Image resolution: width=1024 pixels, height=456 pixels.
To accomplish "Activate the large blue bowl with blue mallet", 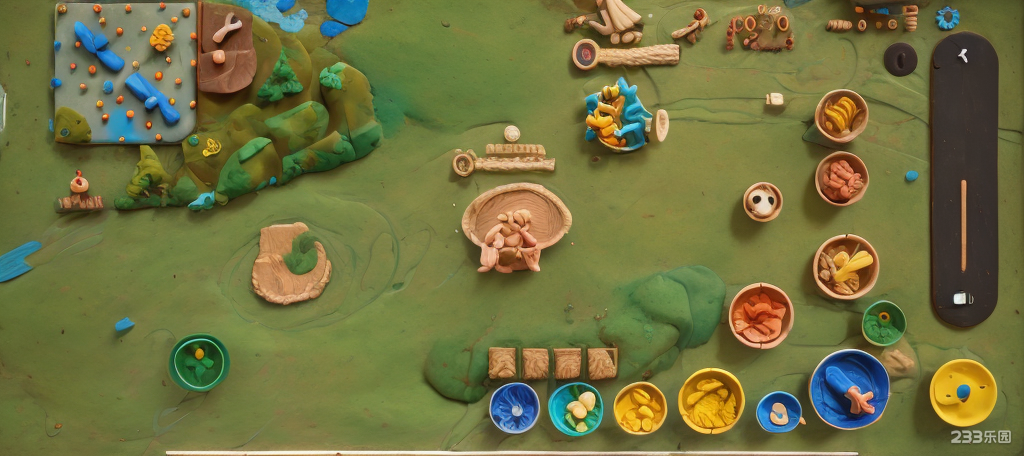I will [849, 389].
